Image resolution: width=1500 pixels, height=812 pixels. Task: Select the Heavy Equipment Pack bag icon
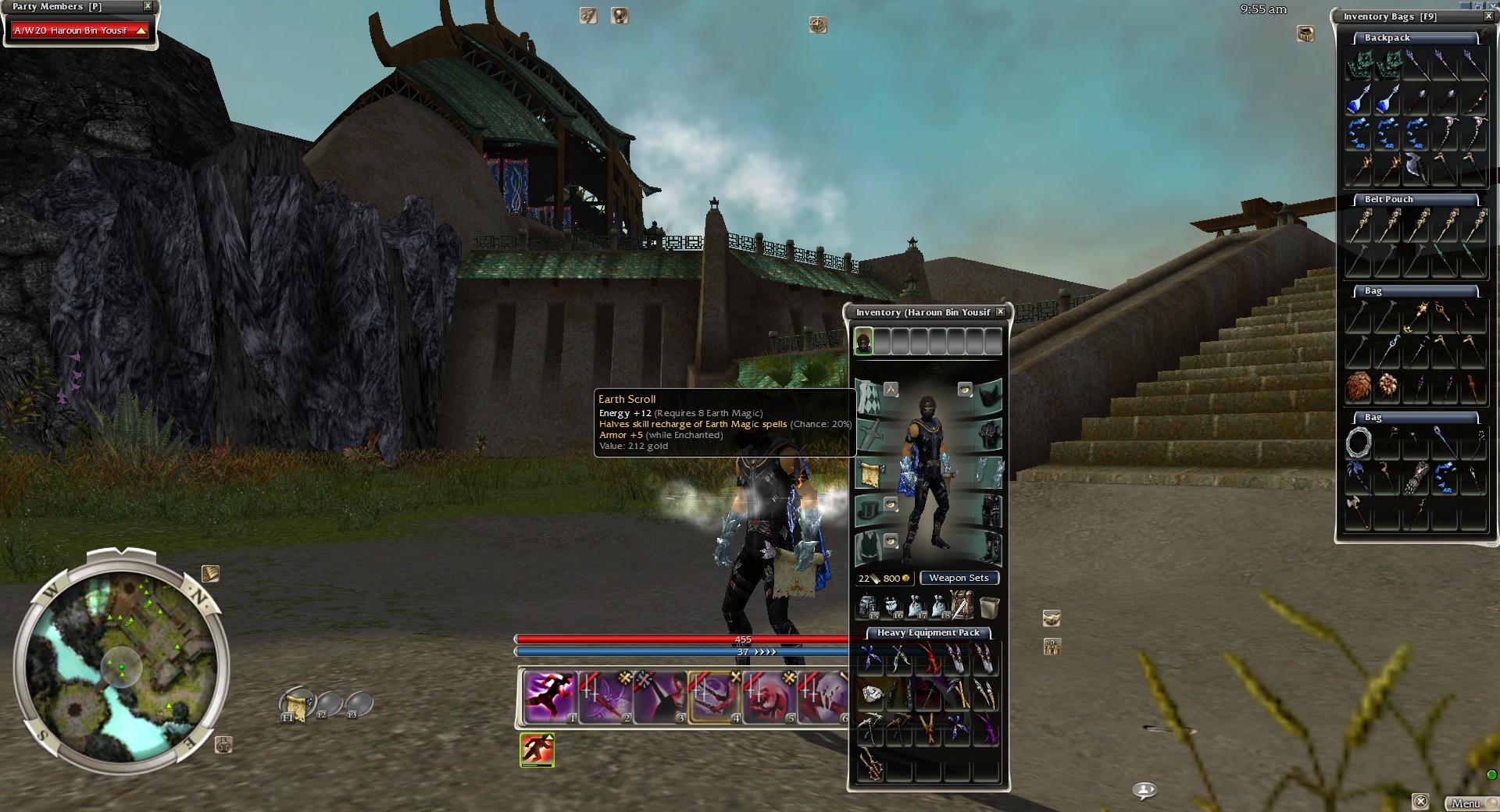coord(961,606)
